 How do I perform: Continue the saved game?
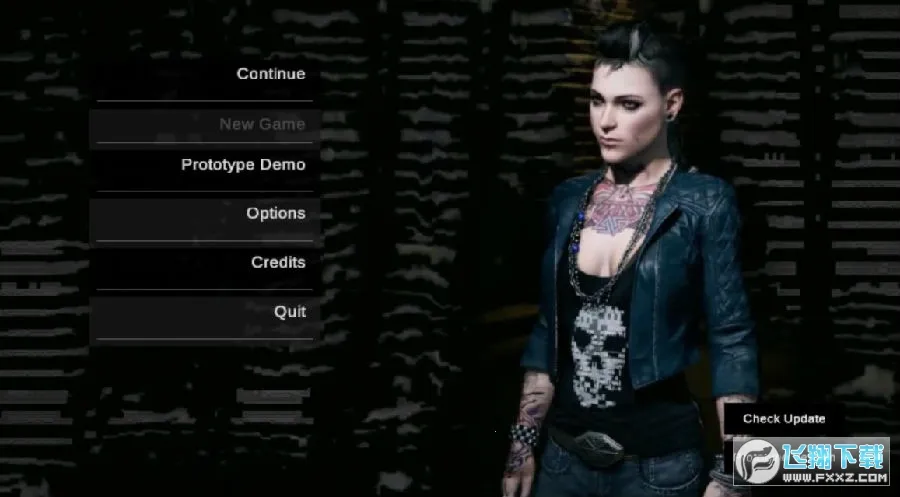tap(270, 74)
